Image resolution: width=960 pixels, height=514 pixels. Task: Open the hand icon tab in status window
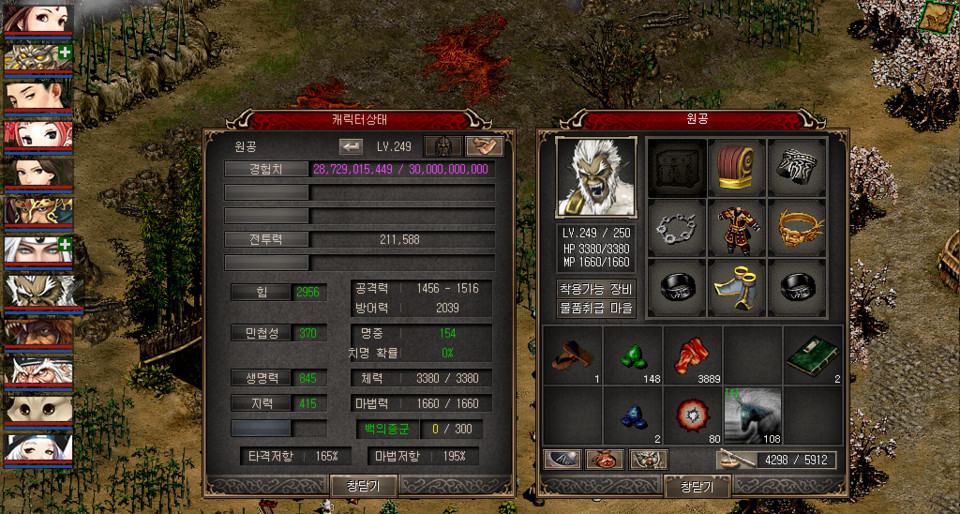coord(484,146)
